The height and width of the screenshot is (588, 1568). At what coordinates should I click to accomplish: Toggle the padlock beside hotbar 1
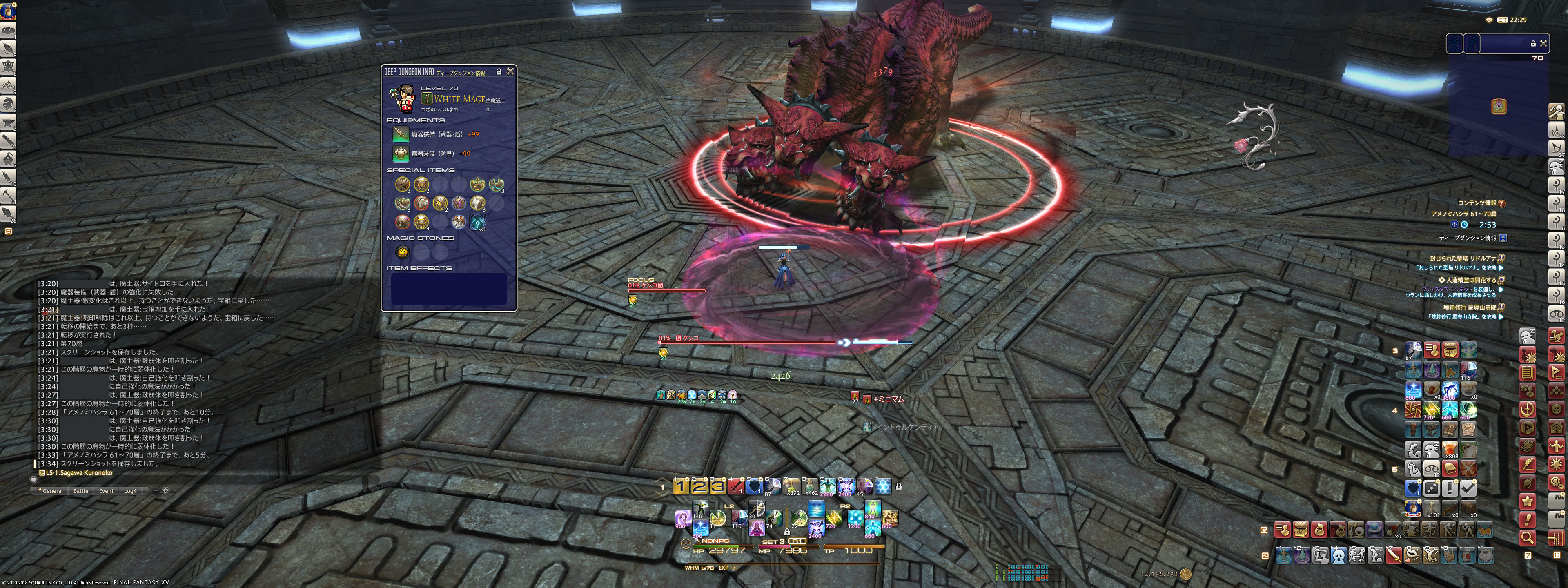pos(898,486)
